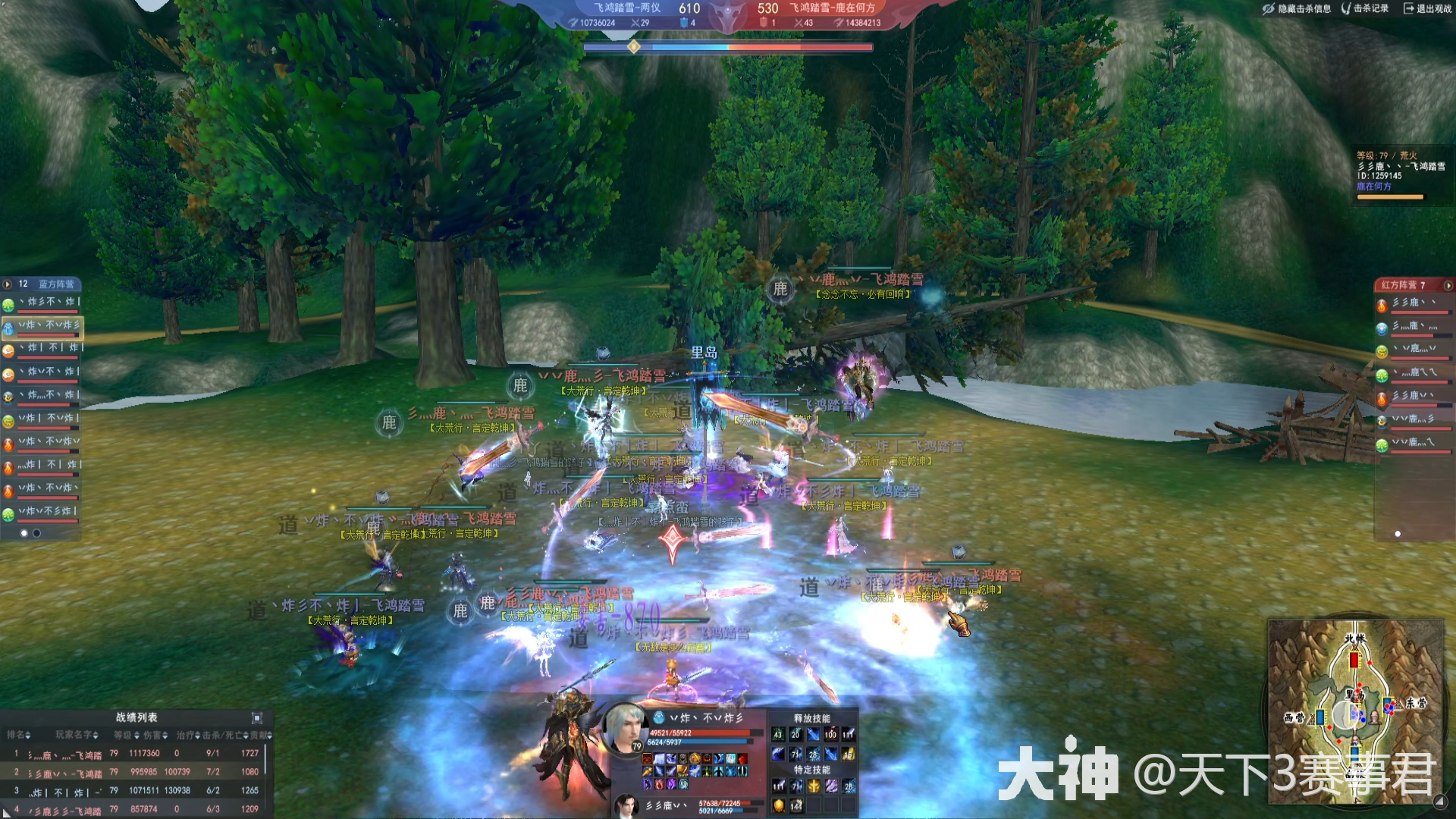Image resolution: width=1456 pixels, height=819 pixels.
Task: Click the skill icon showing 144
Action: 796,805
